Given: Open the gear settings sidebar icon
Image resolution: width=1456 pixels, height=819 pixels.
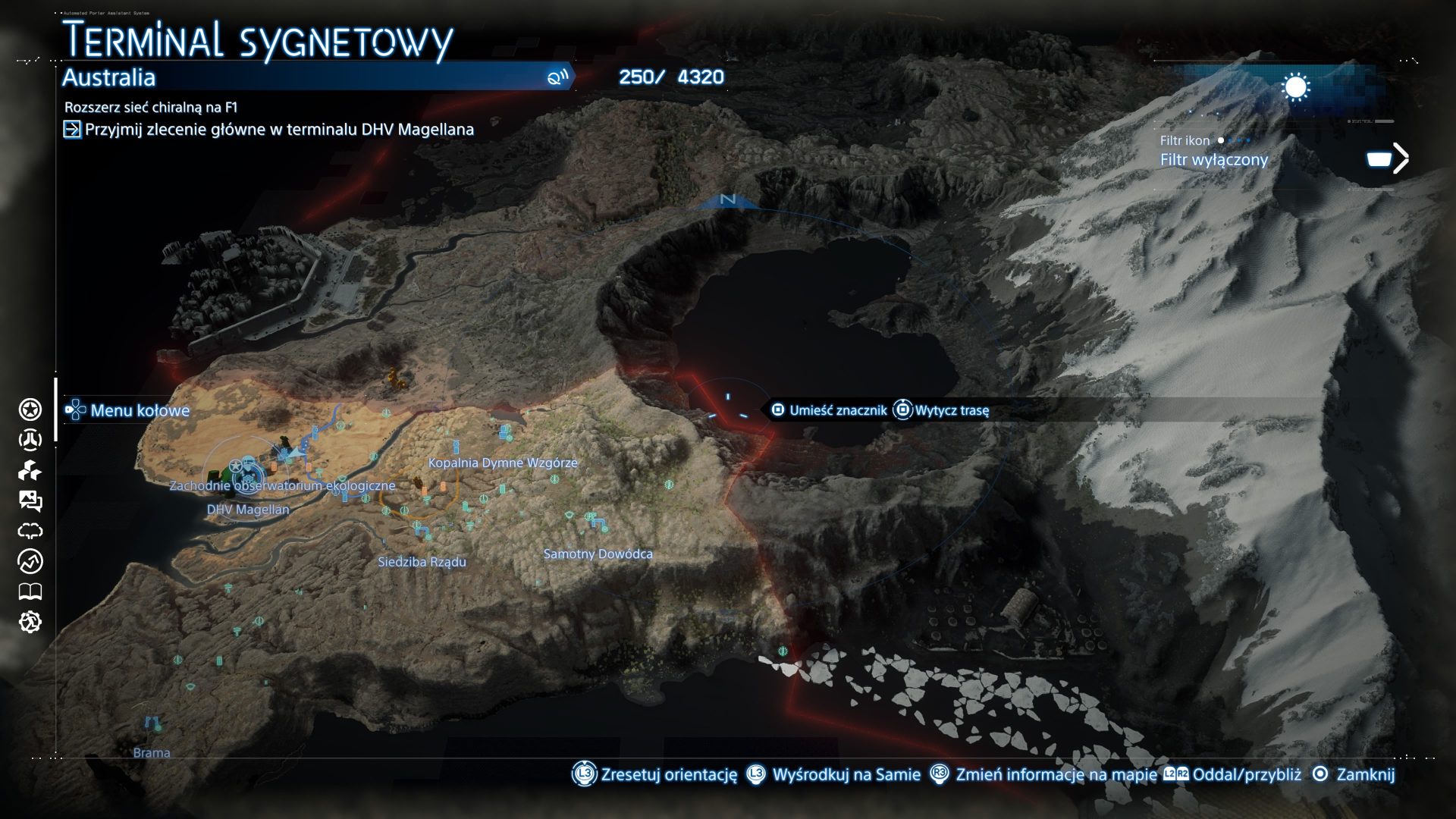Looking at the screenshot, I should coord(30,623).
